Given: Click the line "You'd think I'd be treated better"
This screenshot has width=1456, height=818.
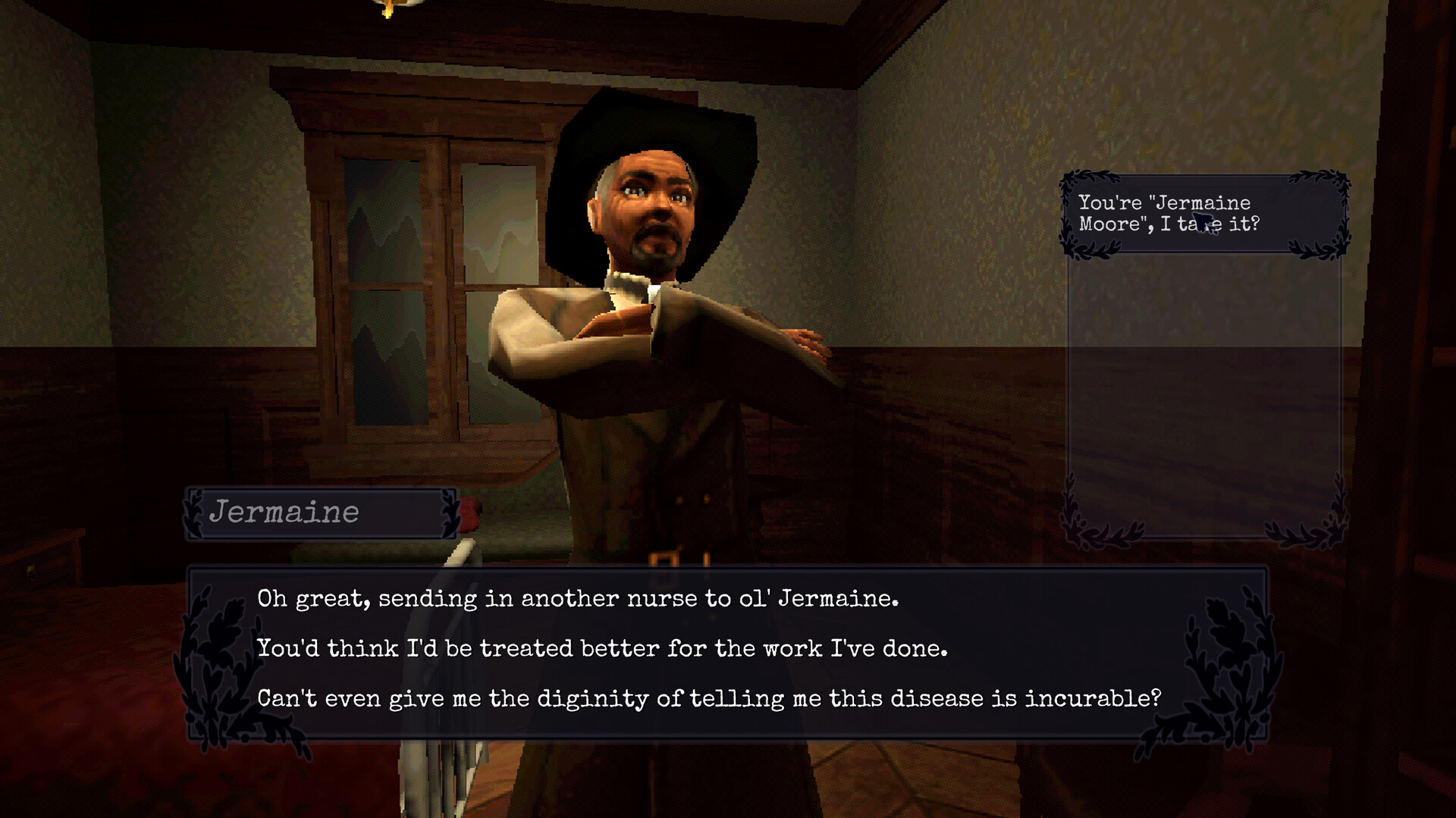Looking at the screenshot, I should tap(603, 648).
